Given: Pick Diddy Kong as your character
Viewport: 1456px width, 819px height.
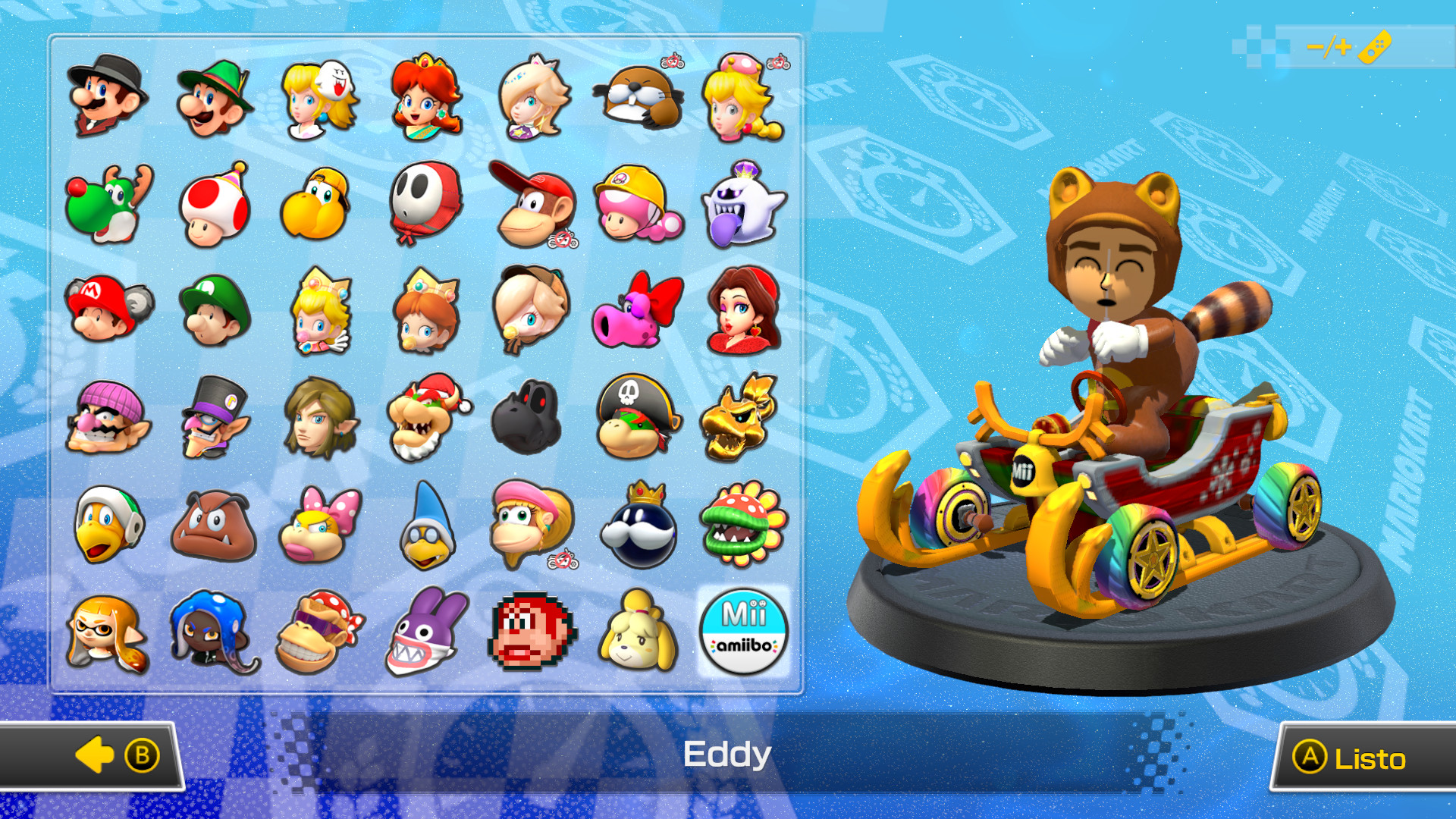Looking at the screenshot, I should coord(533,205).
